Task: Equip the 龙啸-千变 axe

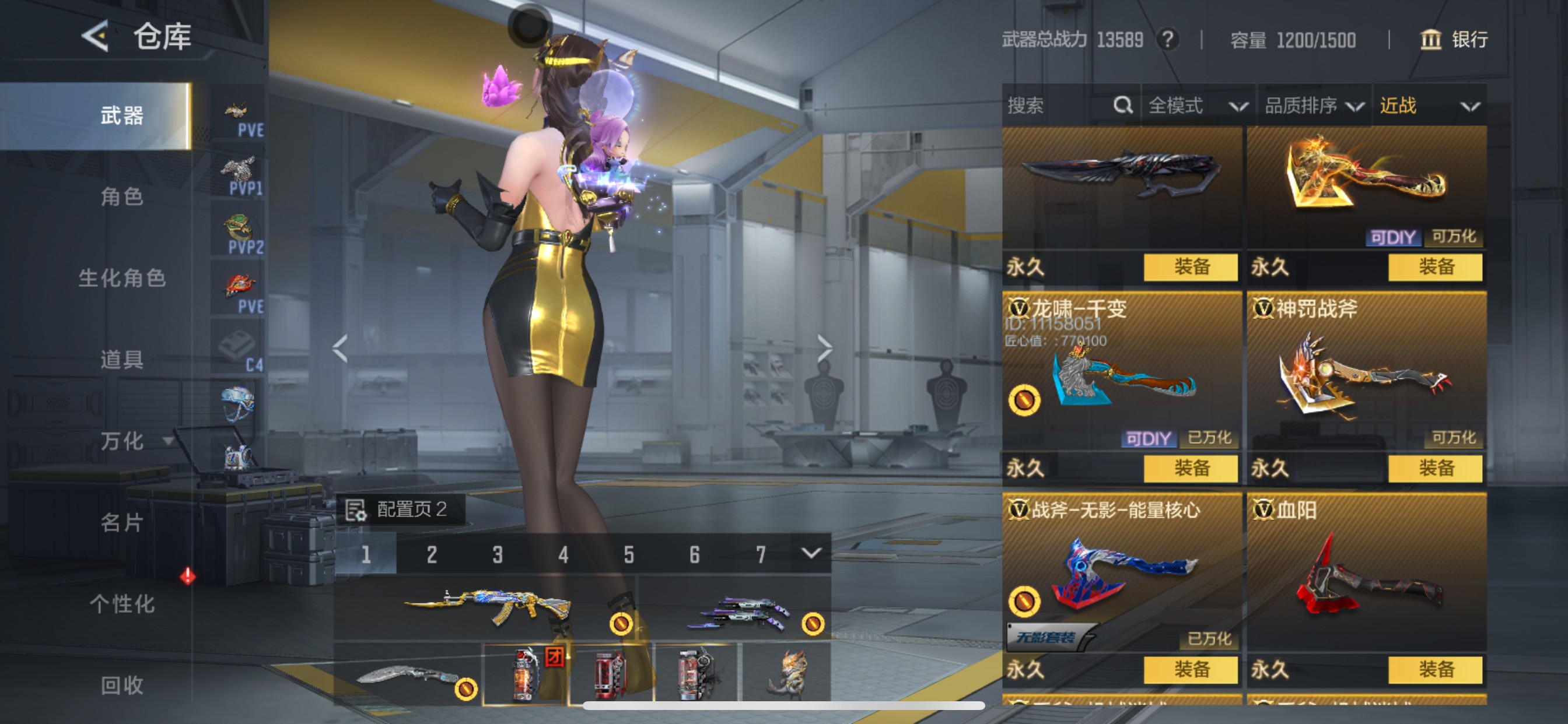Action: (x=1190, y=468)
